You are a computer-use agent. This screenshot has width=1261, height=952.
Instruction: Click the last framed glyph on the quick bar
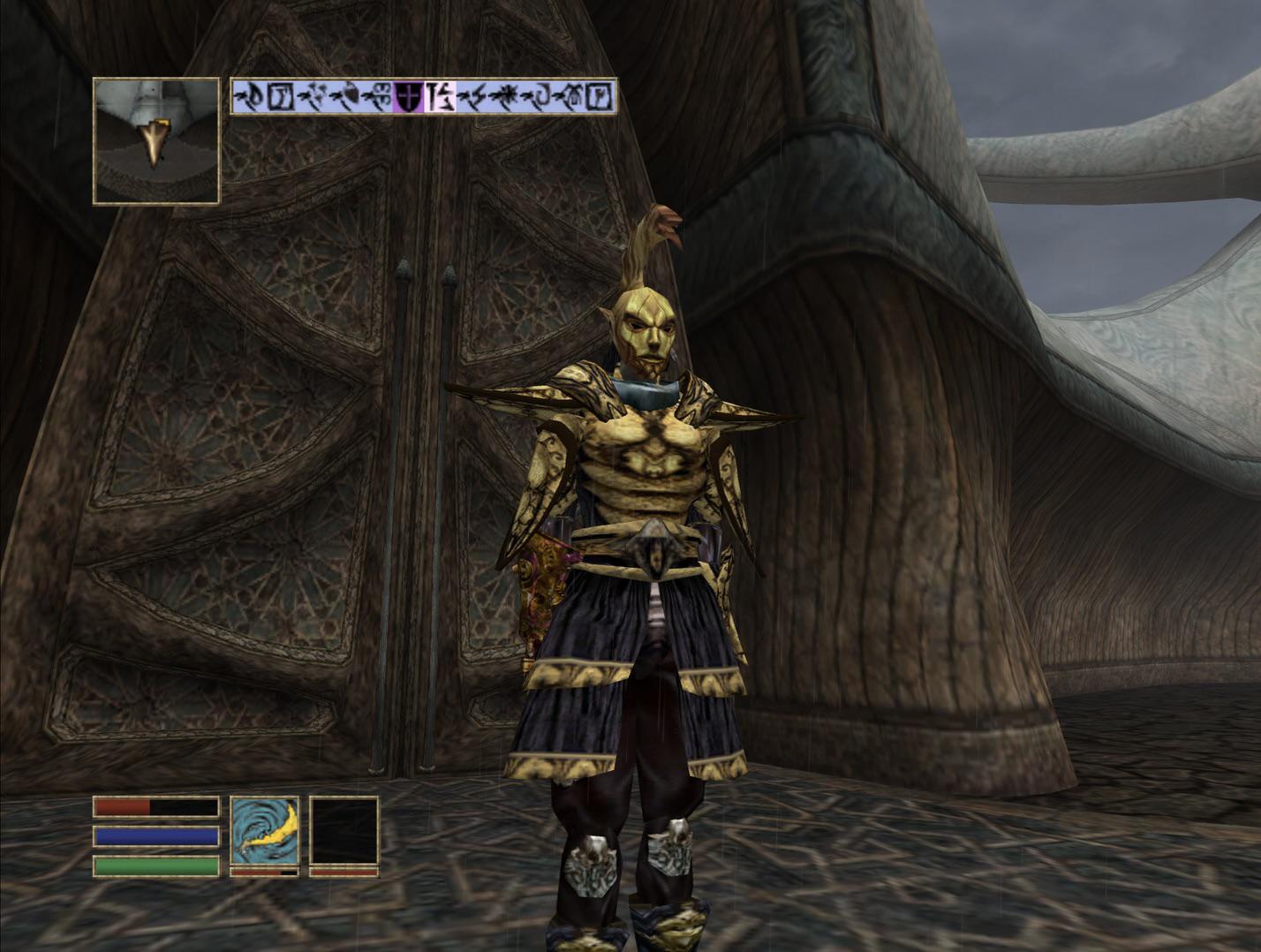(596, 95)
